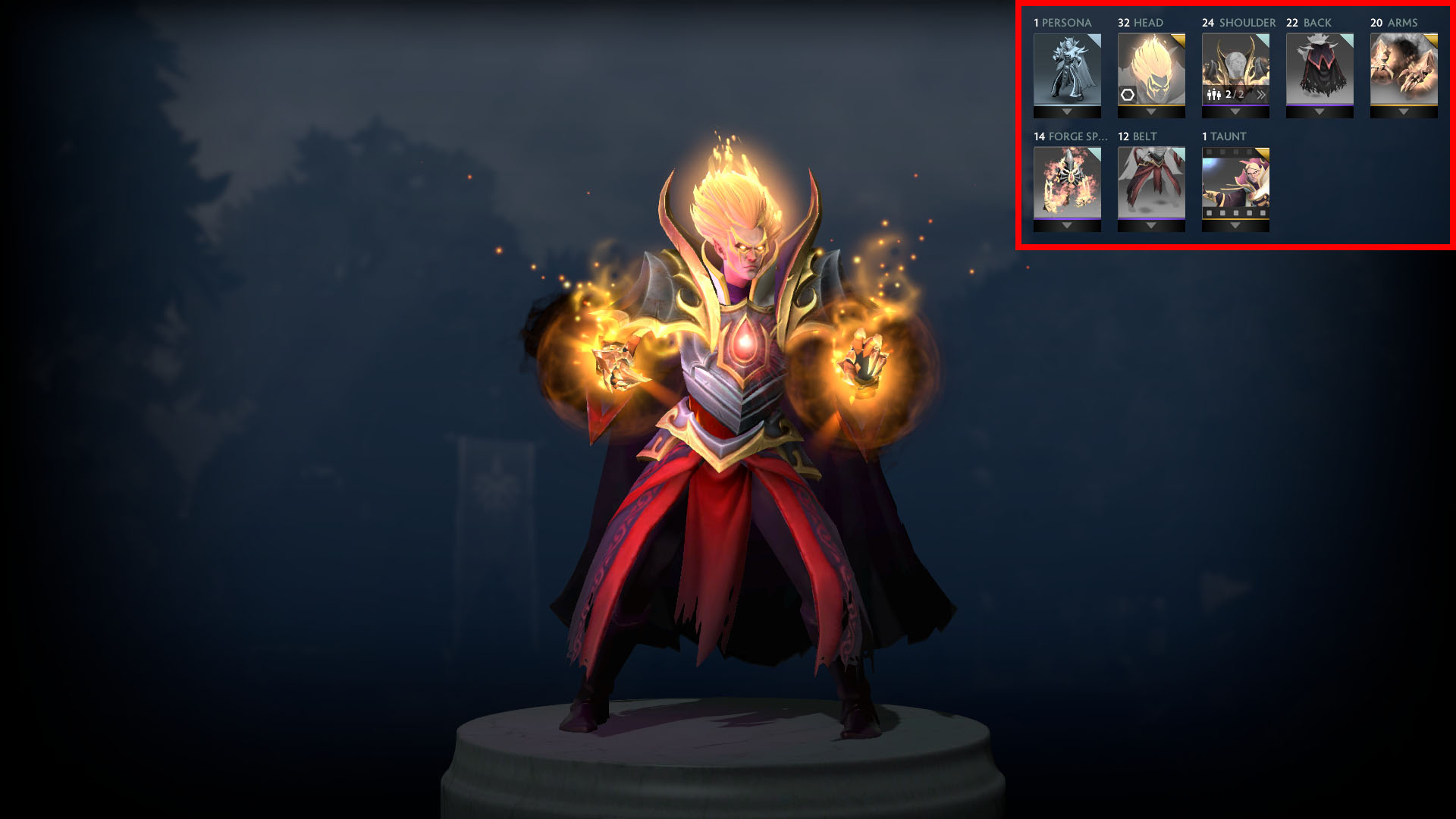
Task: Select the dark cape Back item
Action: (1319, 68)
